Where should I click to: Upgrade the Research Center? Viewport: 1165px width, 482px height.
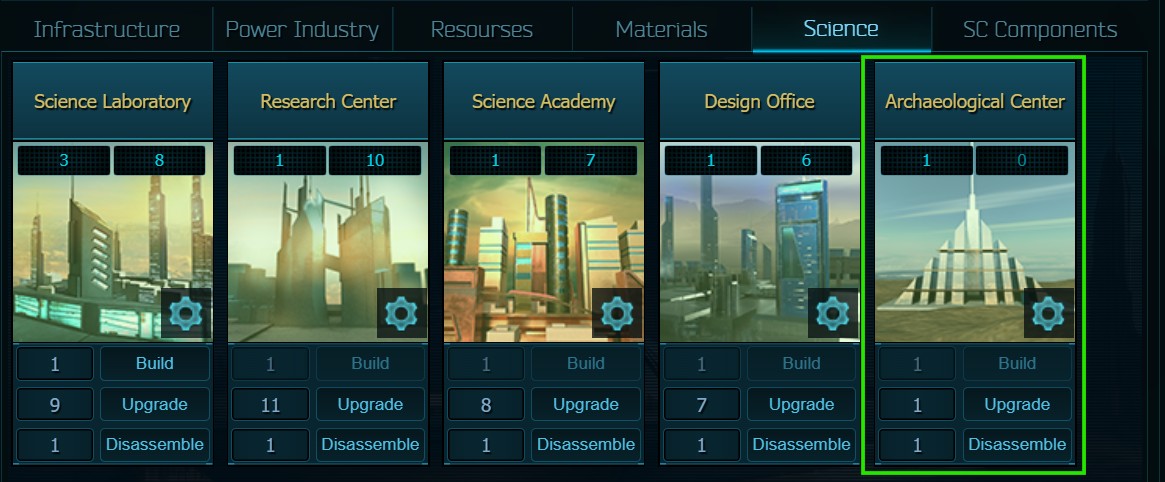pyautogui.click(x=370, y=405)
